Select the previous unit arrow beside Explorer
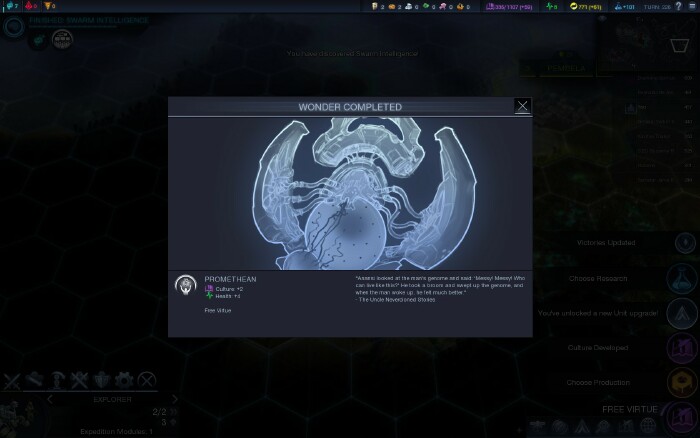 pyautogui.click(x=51, y=397)
